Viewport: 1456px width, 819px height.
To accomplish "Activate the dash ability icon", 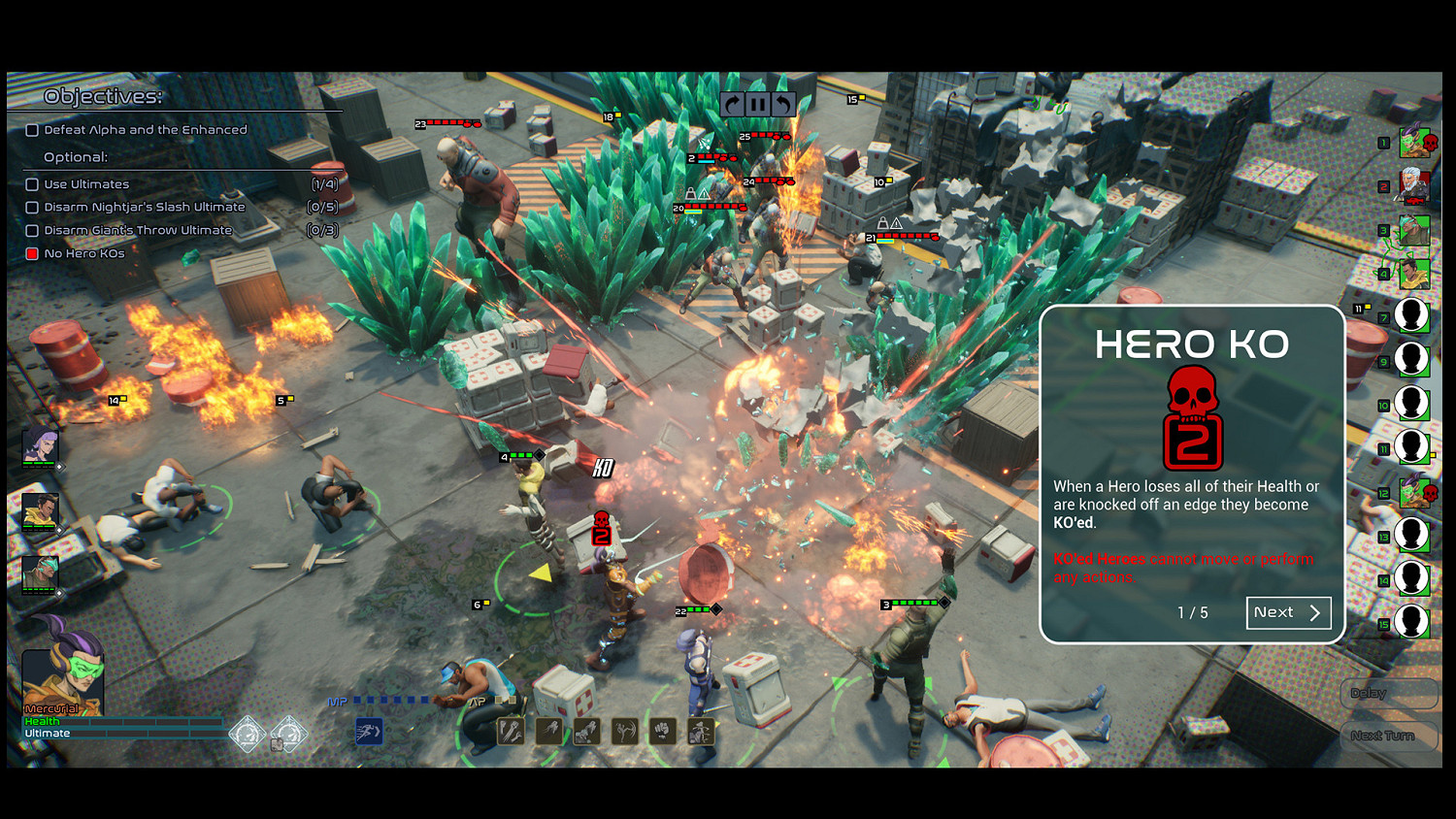I will 548,731.
